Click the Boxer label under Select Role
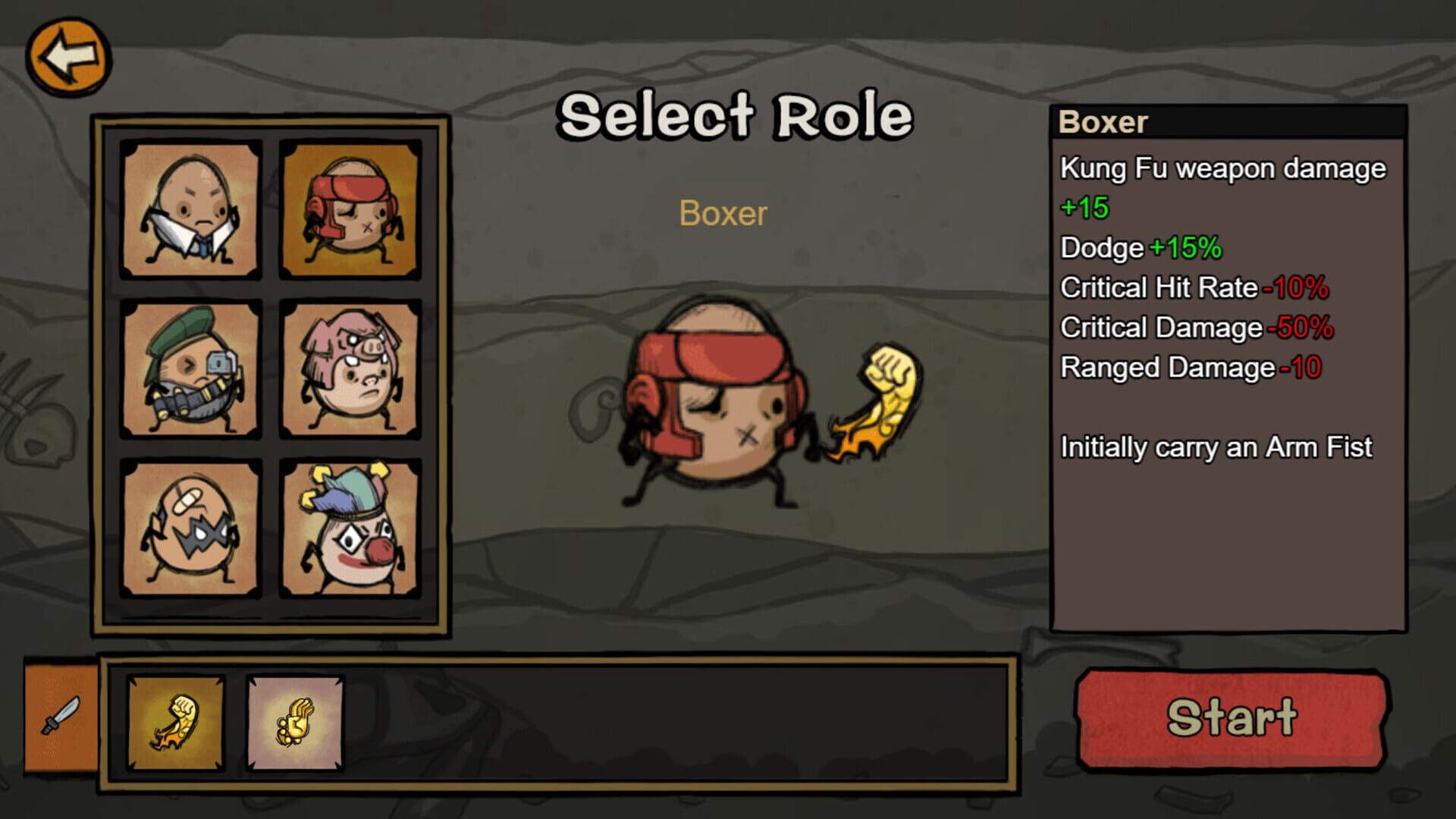 pos(722,213)
